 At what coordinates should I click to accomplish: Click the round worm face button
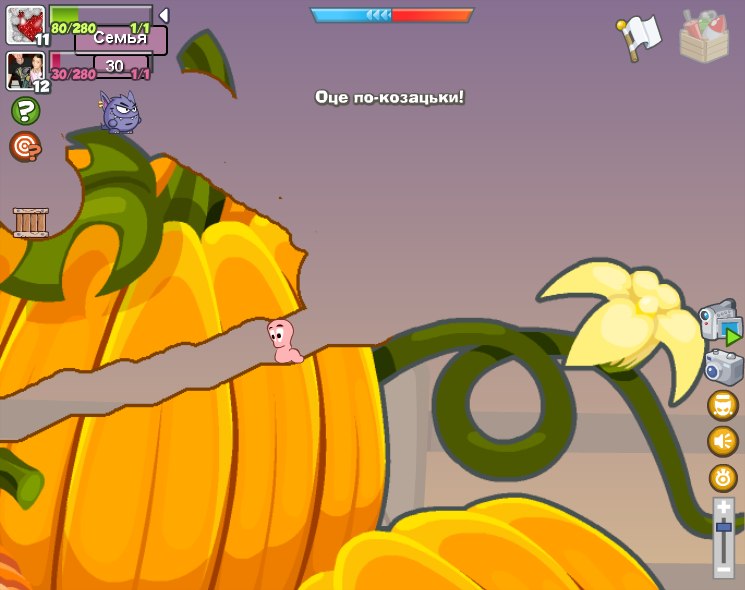(x=723, y=405)
